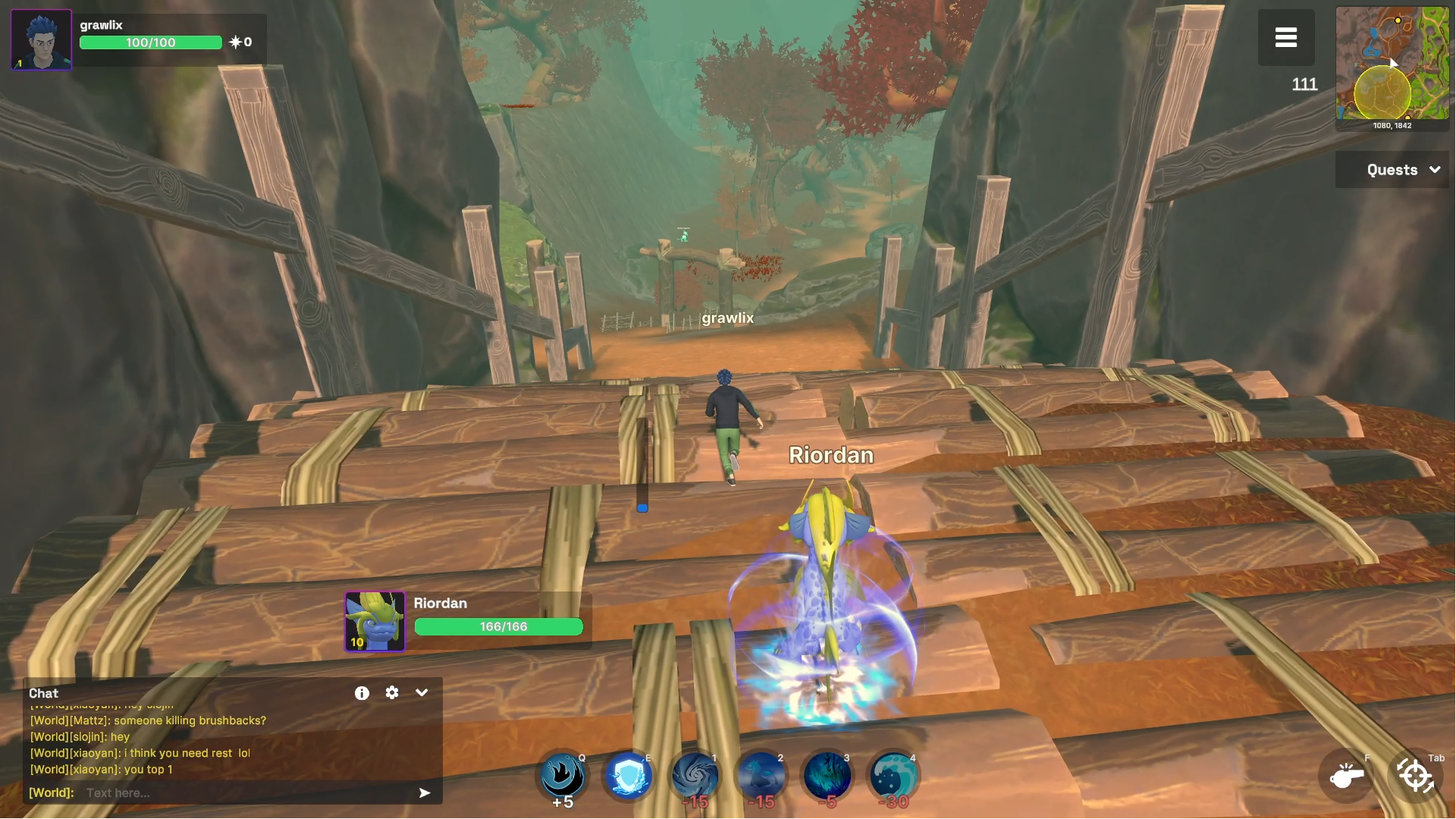Click the whistle icon bound to F

coord(1345,777)
